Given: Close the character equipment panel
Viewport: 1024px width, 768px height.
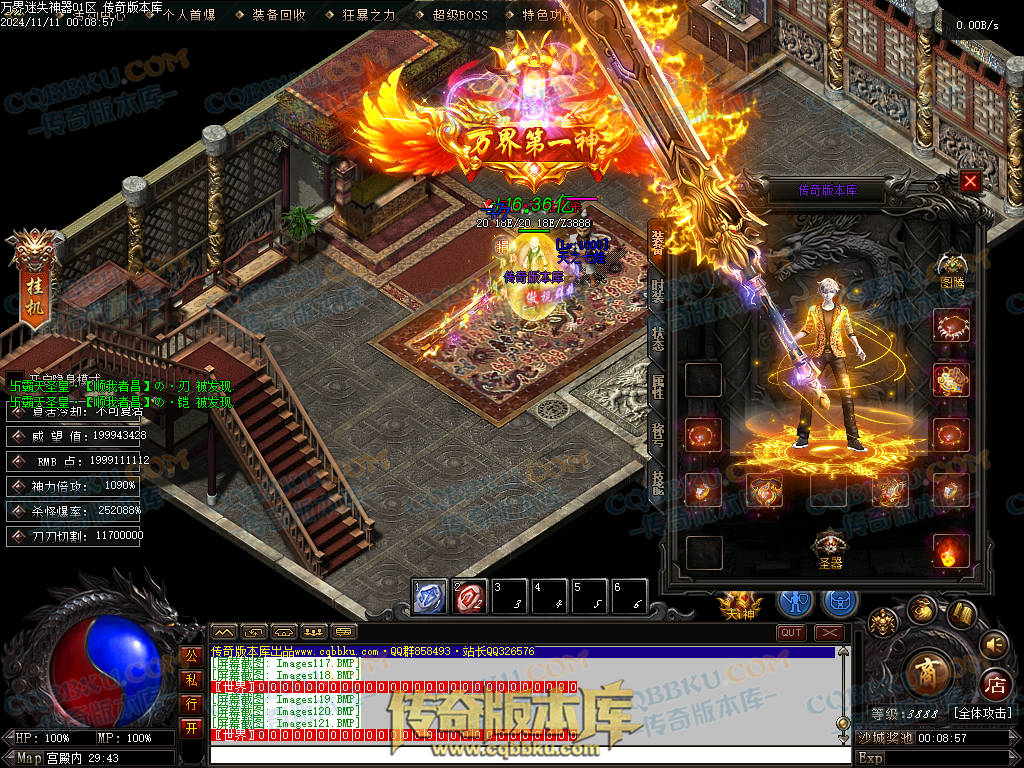Looking at the screenshot, I should [970, 181].
